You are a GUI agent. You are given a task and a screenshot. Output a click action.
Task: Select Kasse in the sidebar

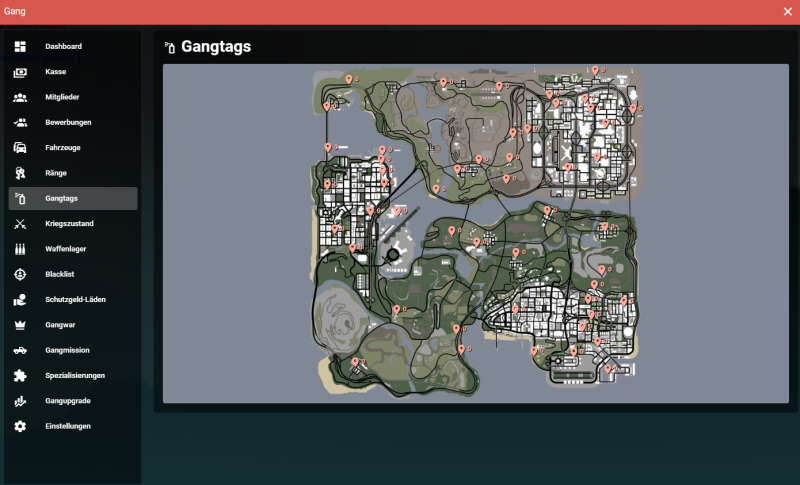tap(55, 72)
